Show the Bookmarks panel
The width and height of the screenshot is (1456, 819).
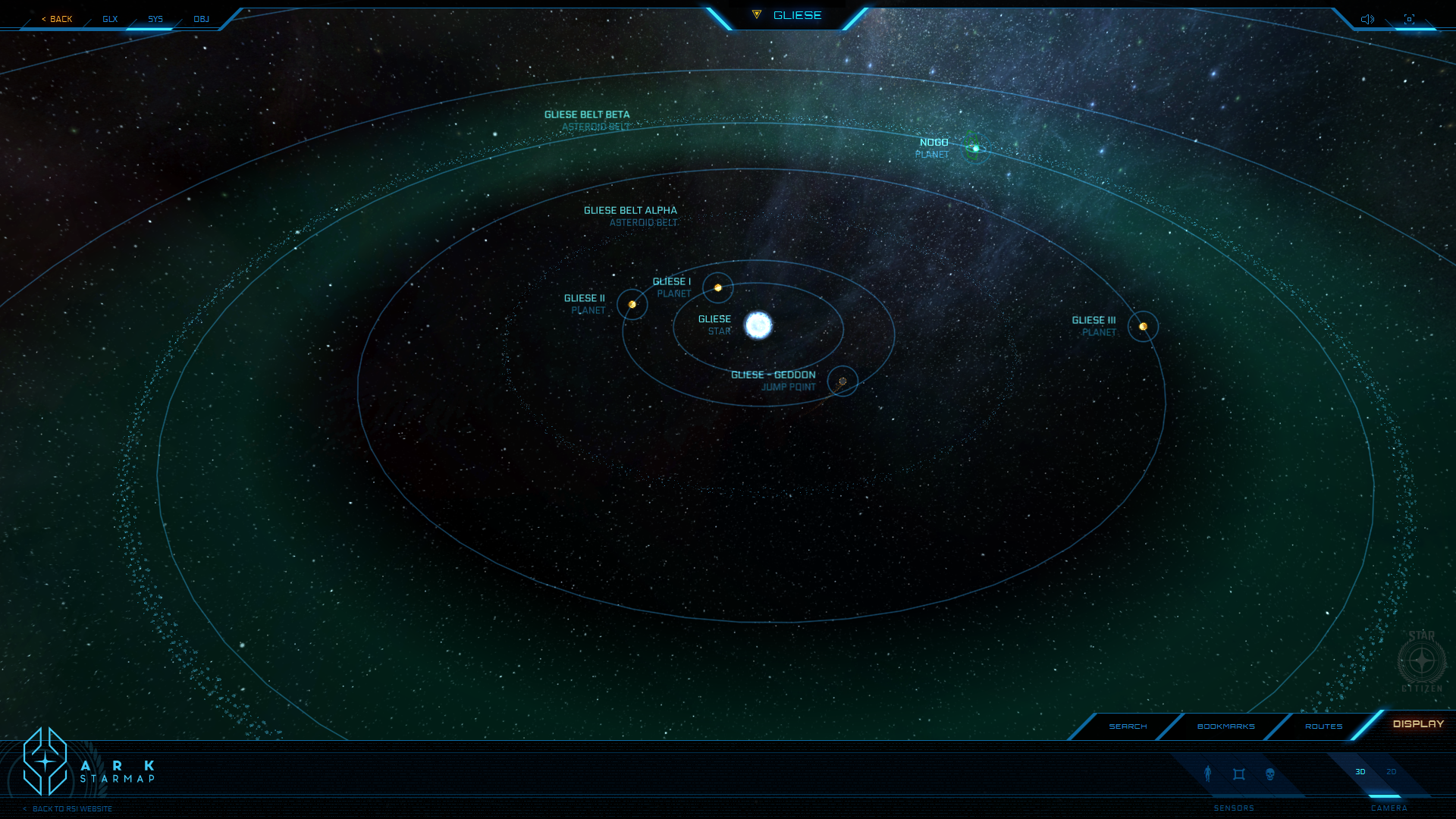pos(1225,726)
